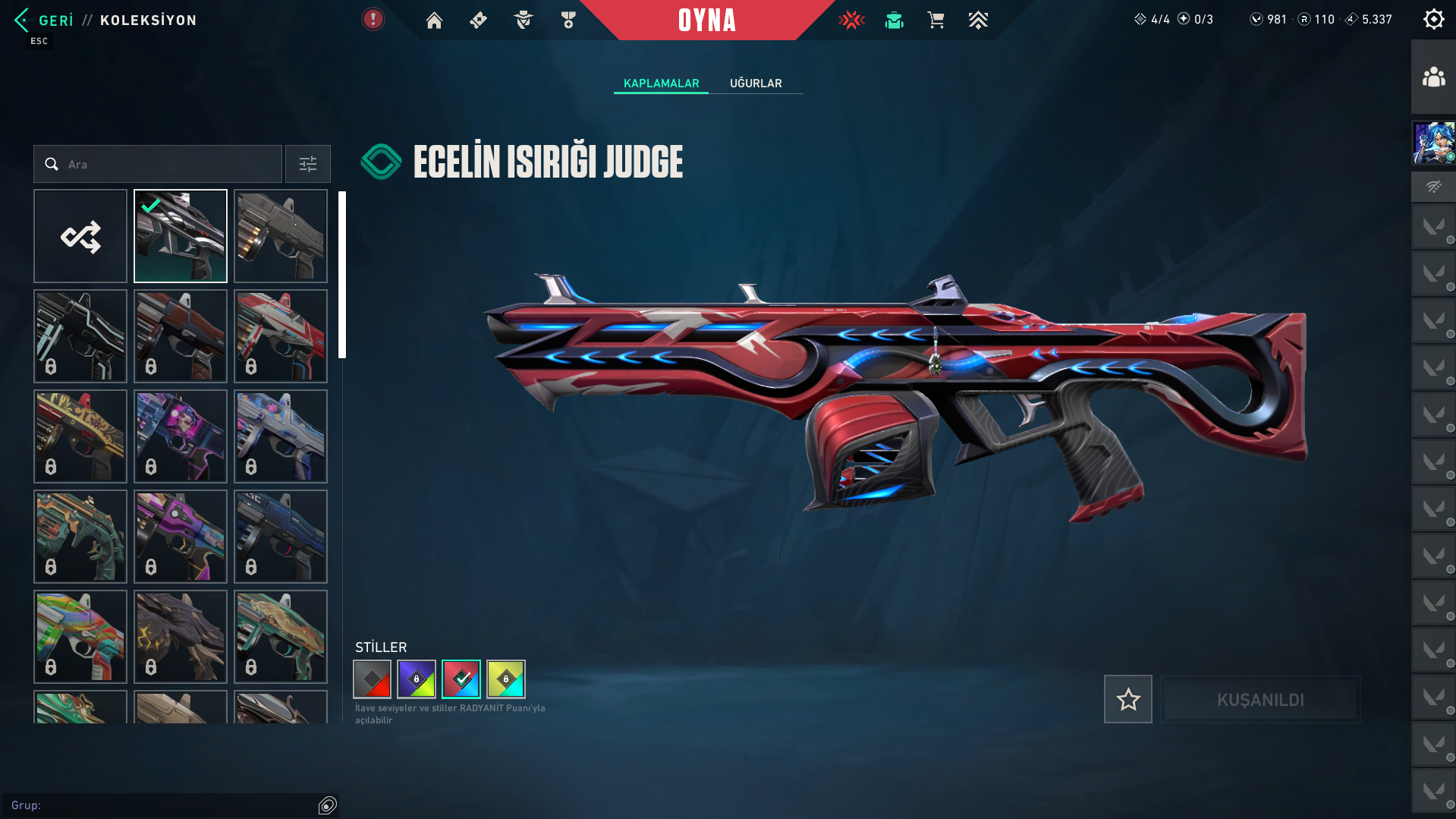Open the home screen icon

pyautogui.click(x=434, y=20)
